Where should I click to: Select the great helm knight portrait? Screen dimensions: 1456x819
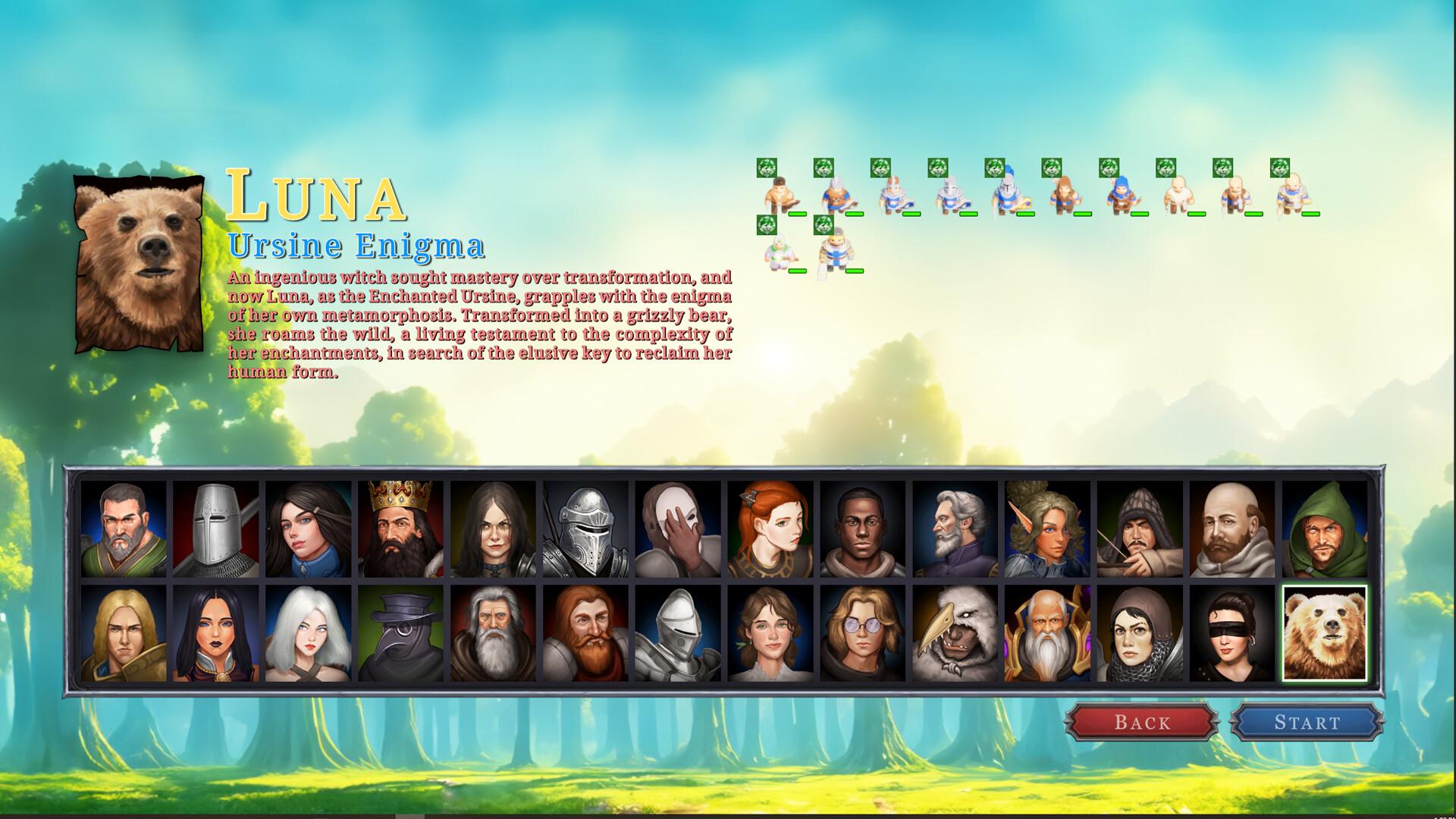[216, 529]
